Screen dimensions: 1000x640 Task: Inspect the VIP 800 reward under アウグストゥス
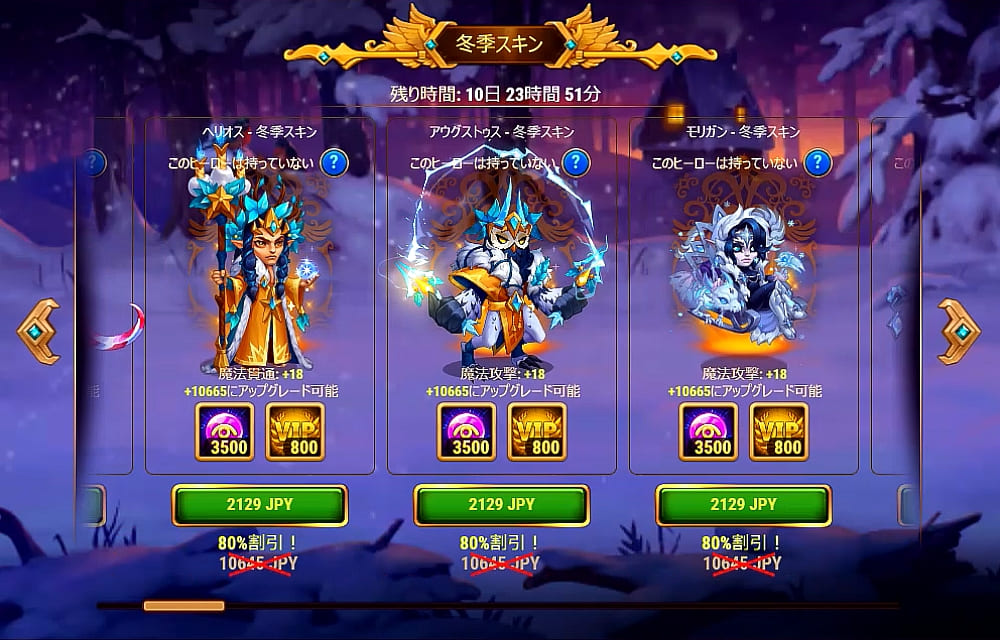(537, 432)
